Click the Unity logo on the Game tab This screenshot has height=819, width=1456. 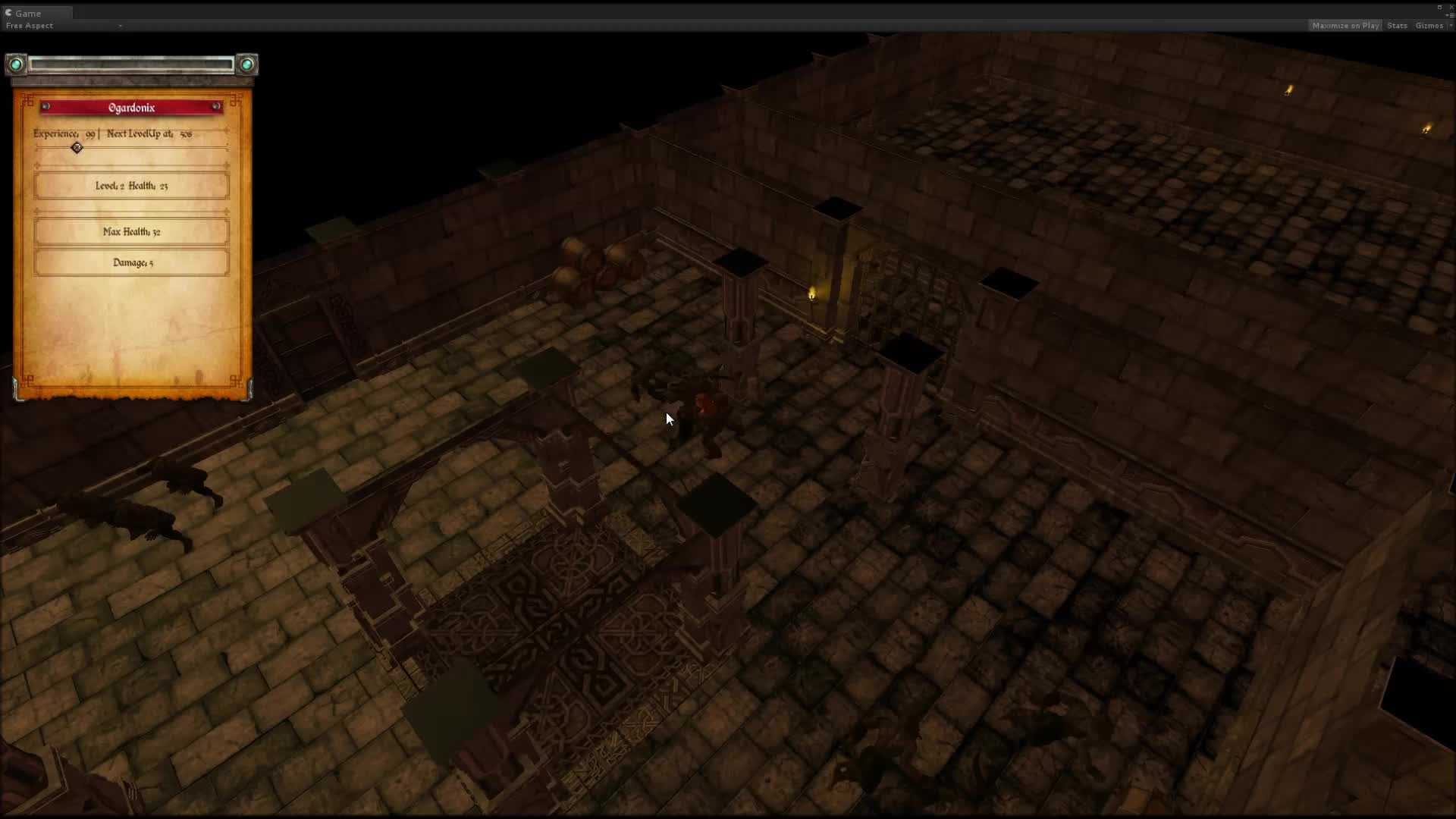point(8,13)
